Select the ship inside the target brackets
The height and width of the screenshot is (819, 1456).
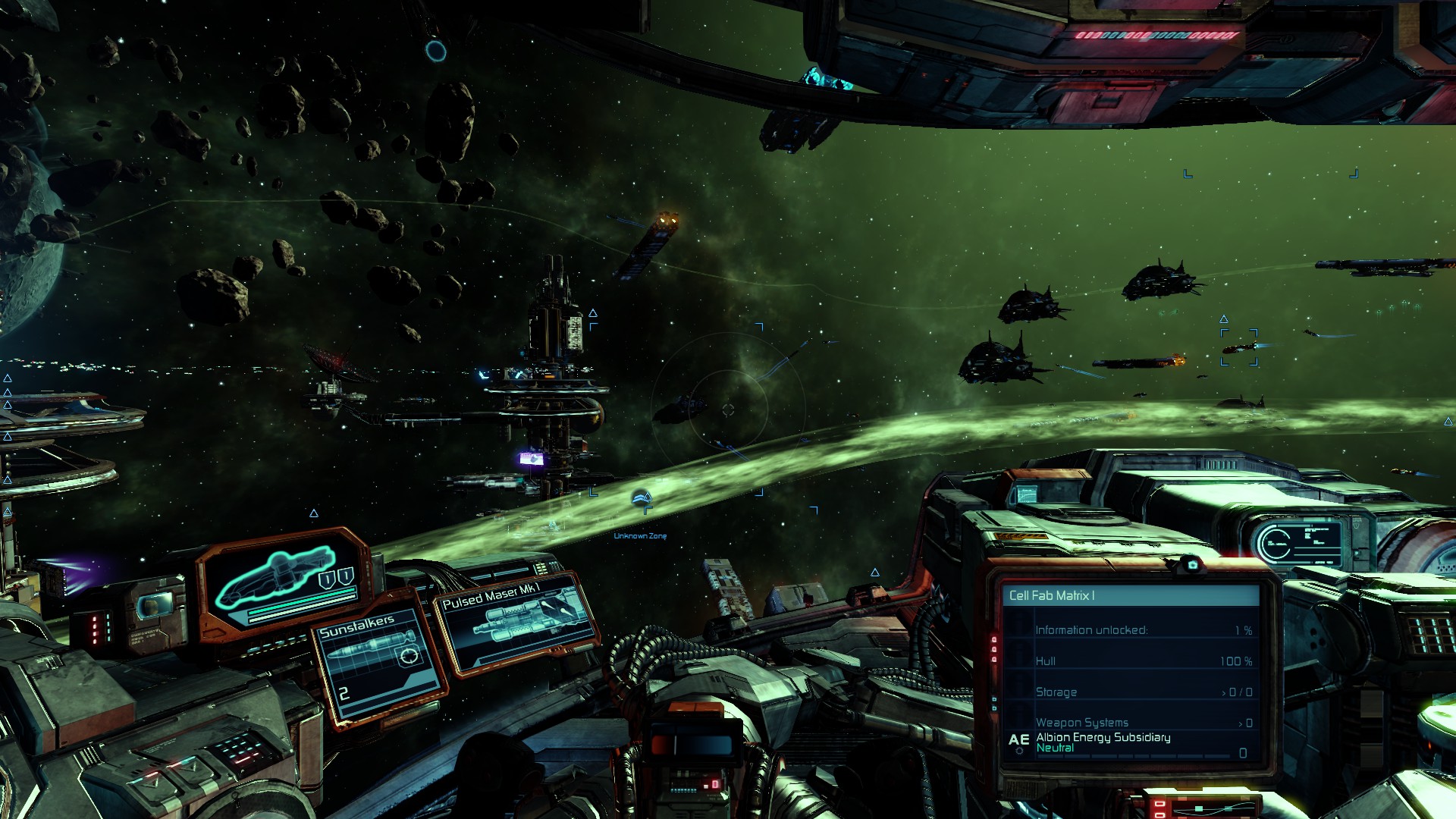click(1239, 347)
